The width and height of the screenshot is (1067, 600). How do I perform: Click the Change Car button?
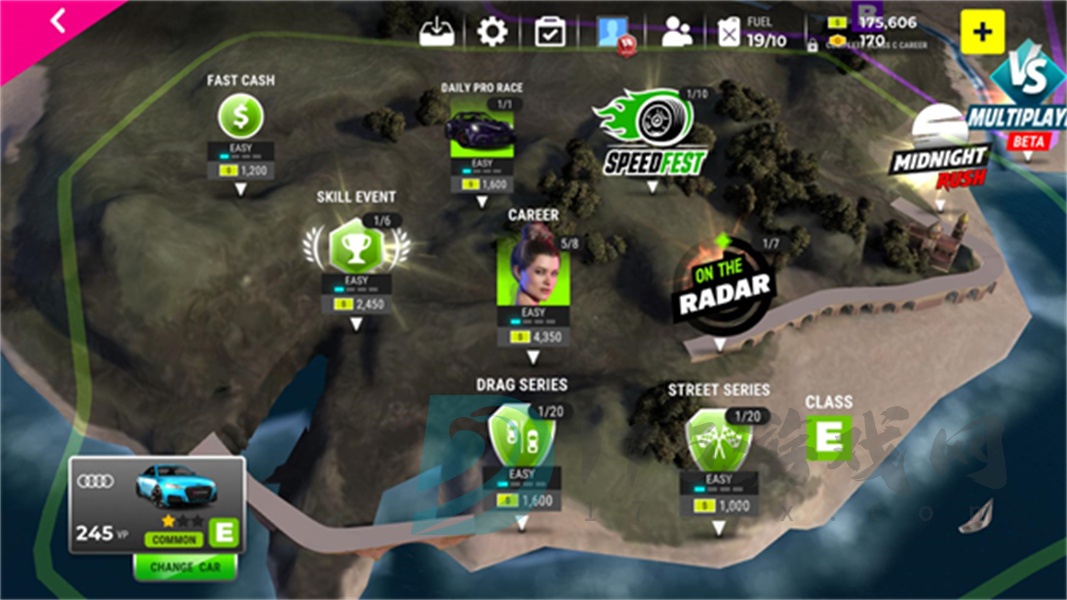pyautogui.click(x=185, y=566)
